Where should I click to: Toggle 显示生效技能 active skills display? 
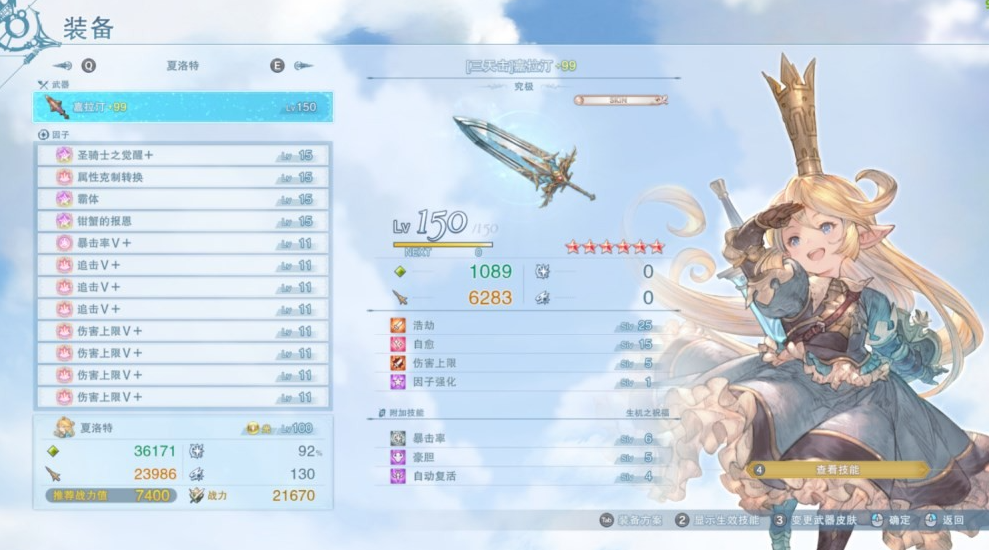tap(715, 520)
